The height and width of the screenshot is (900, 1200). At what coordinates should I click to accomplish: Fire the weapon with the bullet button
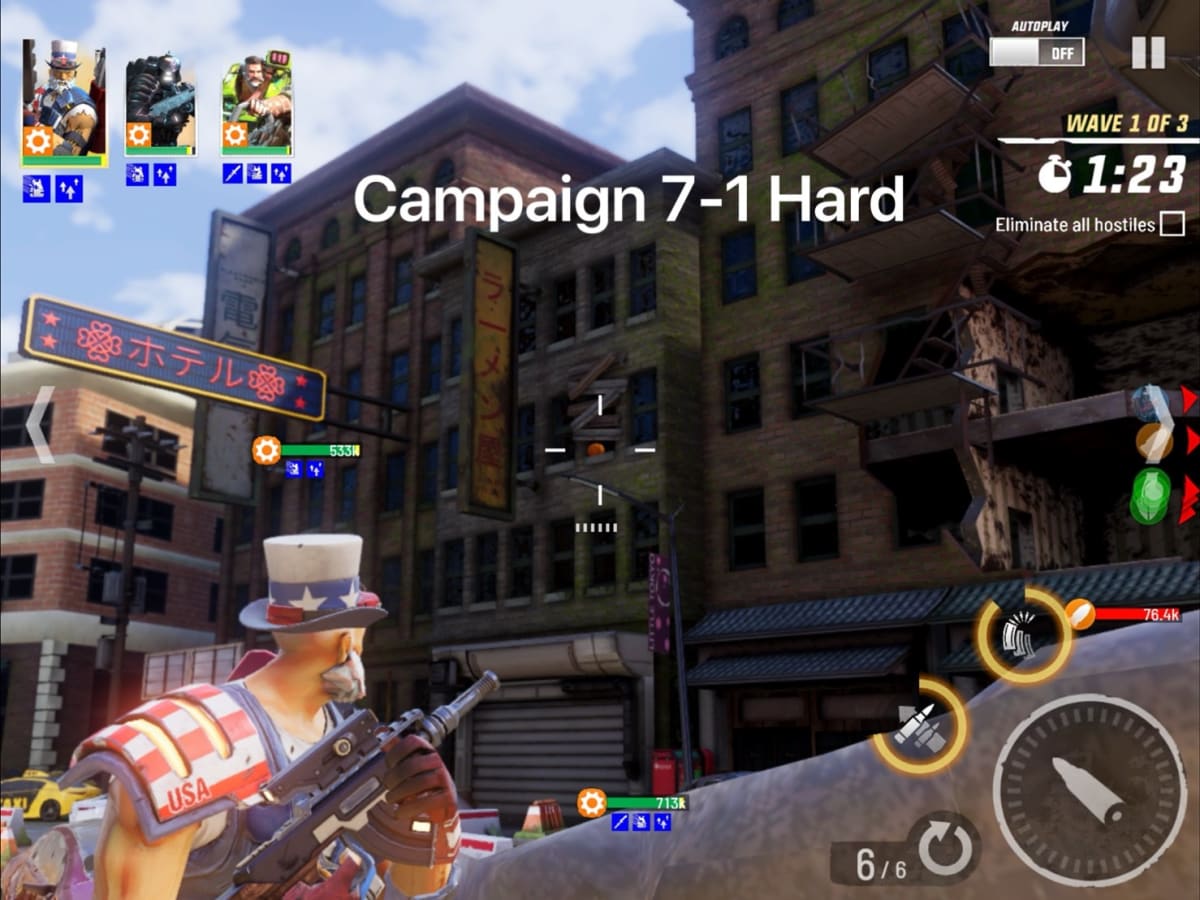tap(1090, 790)
